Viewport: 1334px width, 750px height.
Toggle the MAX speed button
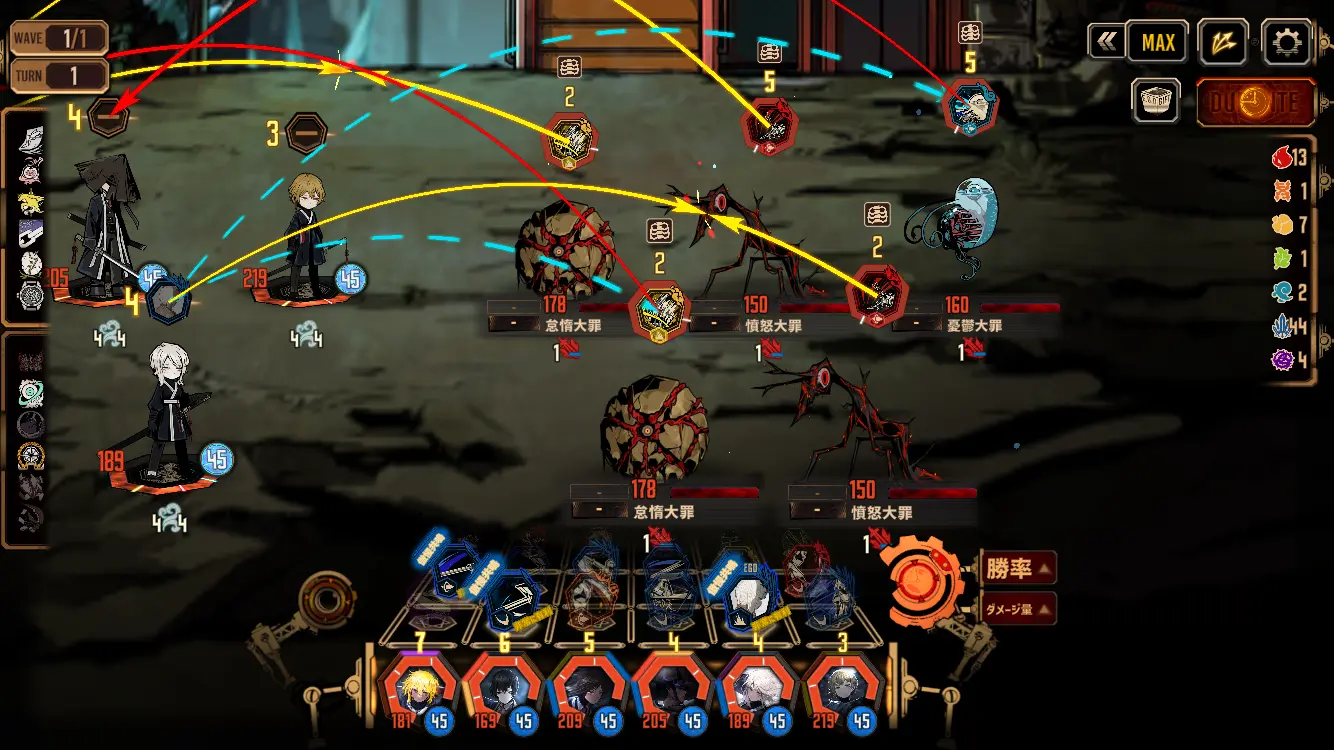click(1158, 42)
